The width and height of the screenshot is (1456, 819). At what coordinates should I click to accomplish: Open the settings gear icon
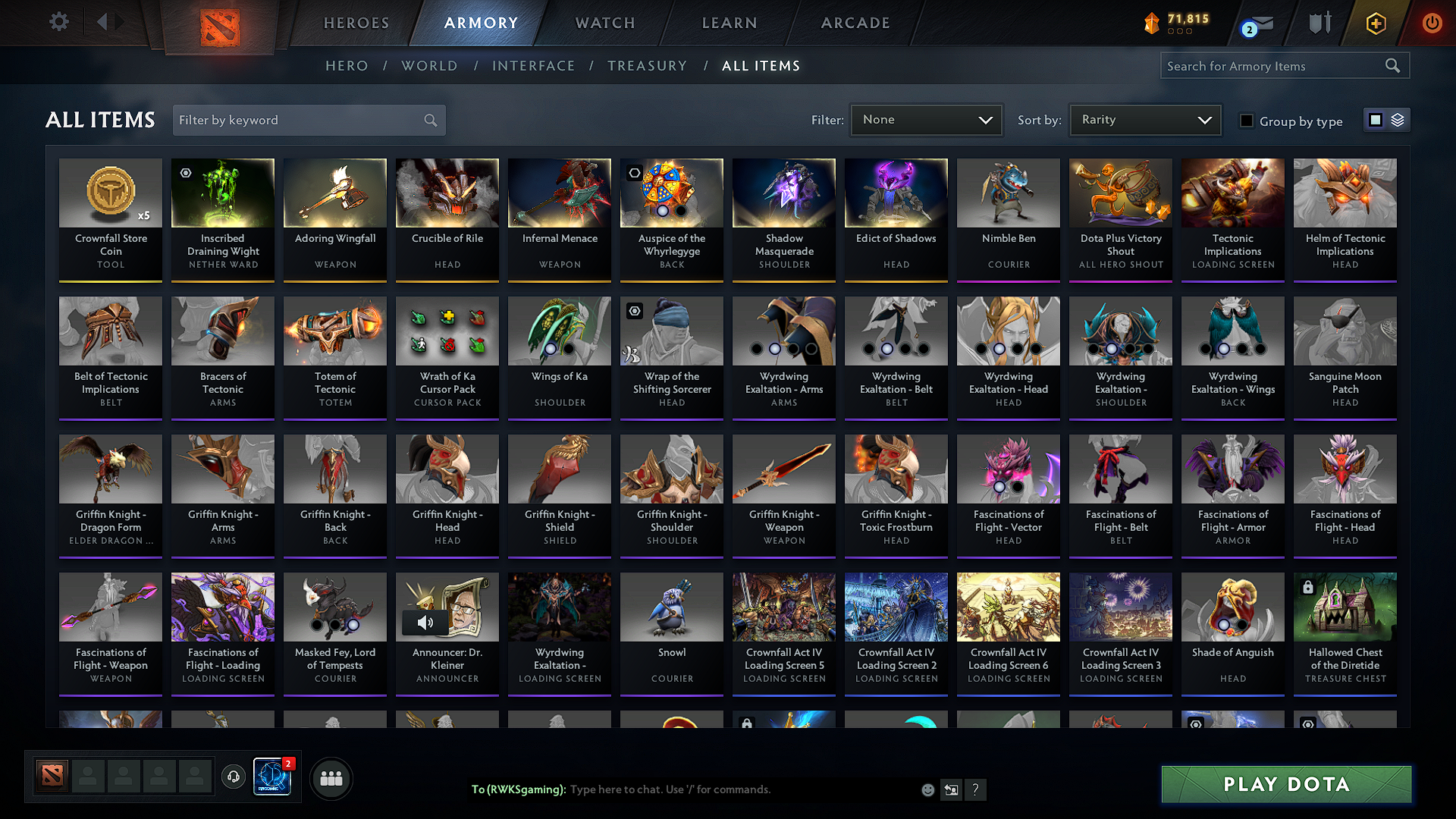pyautogui.click(x=58, y=22)
